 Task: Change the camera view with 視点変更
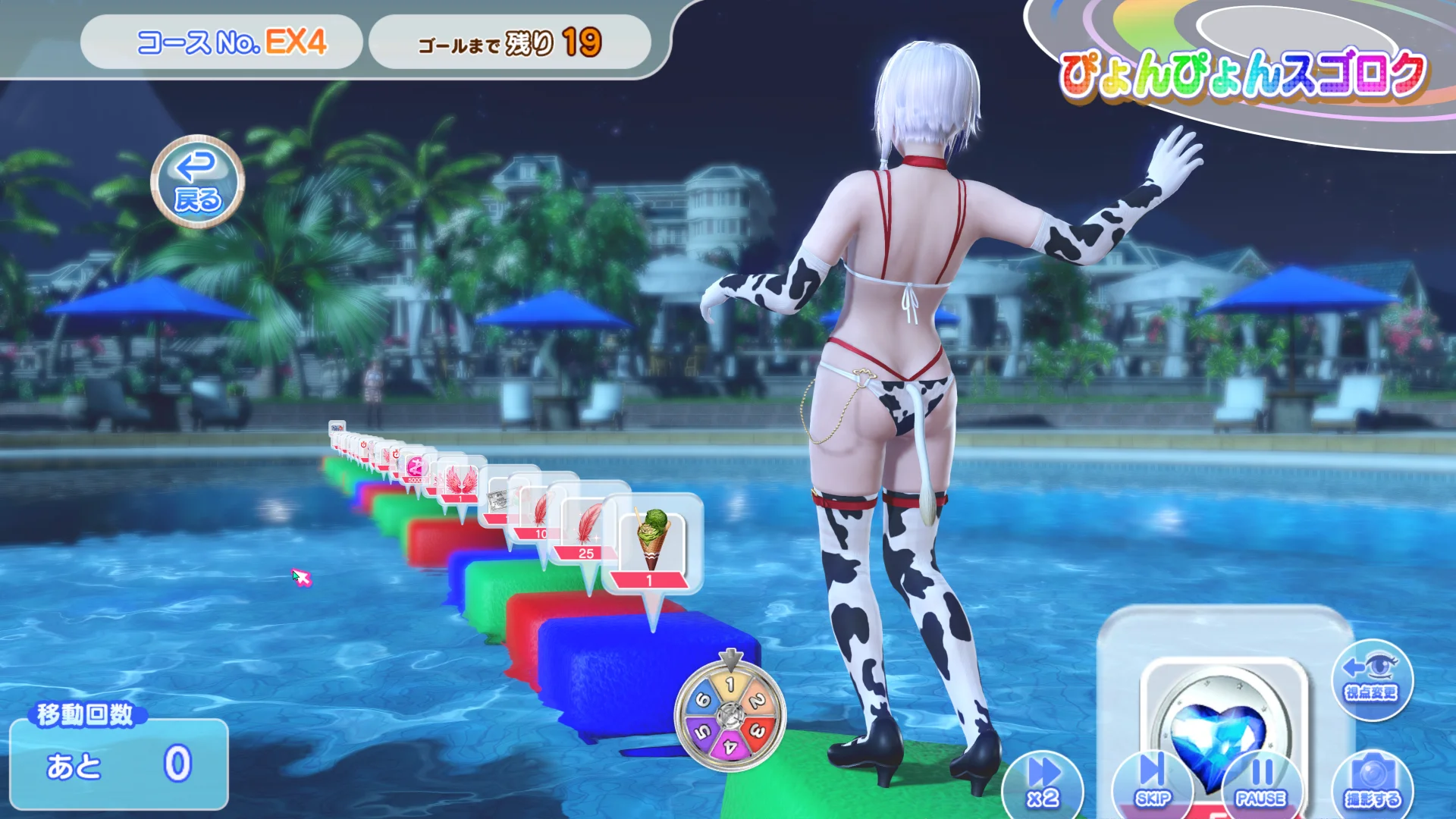[1371, 679]
